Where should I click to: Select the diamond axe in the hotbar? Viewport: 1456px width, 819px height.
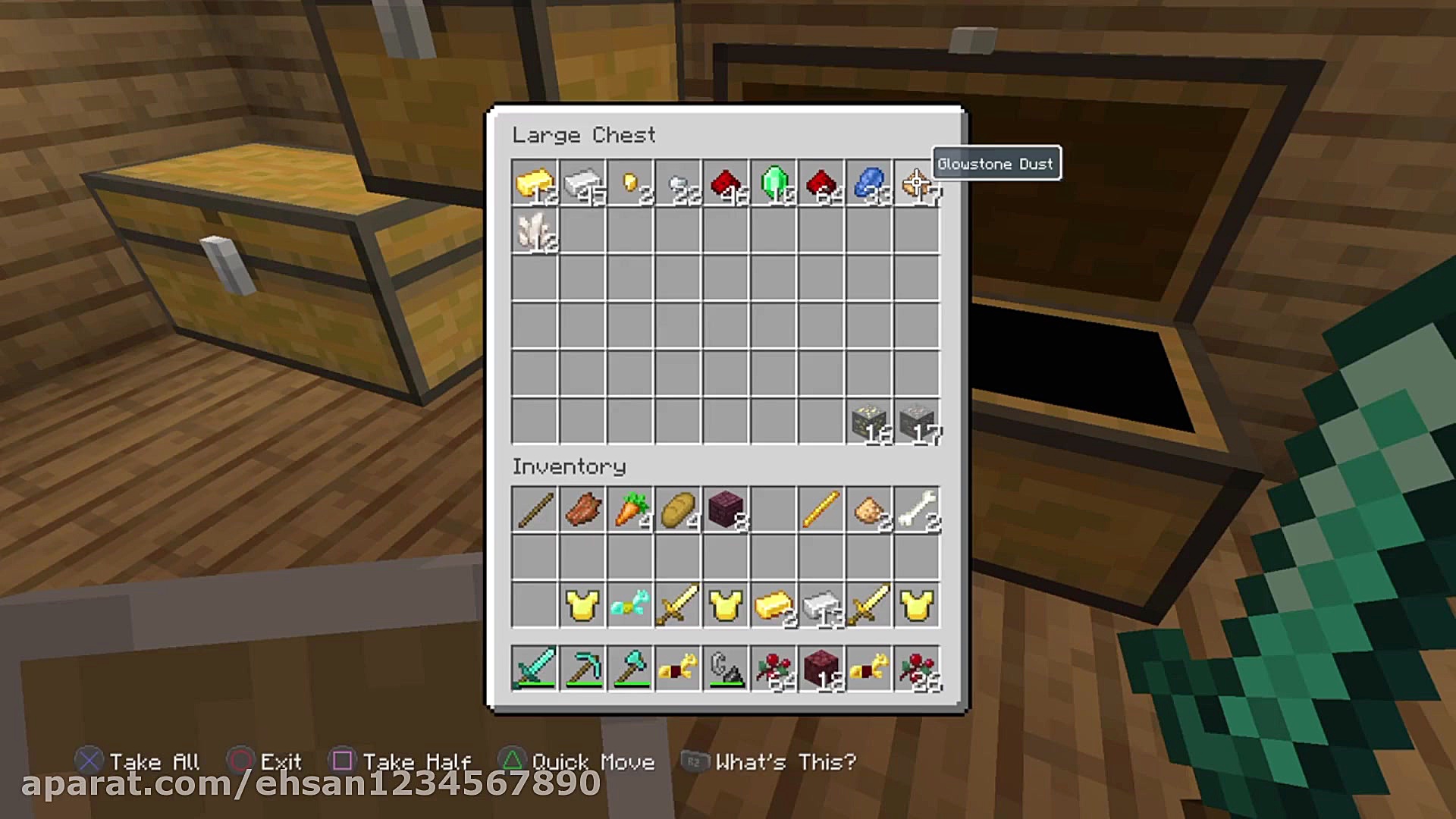pyautogui.click(x=630, y=669)
